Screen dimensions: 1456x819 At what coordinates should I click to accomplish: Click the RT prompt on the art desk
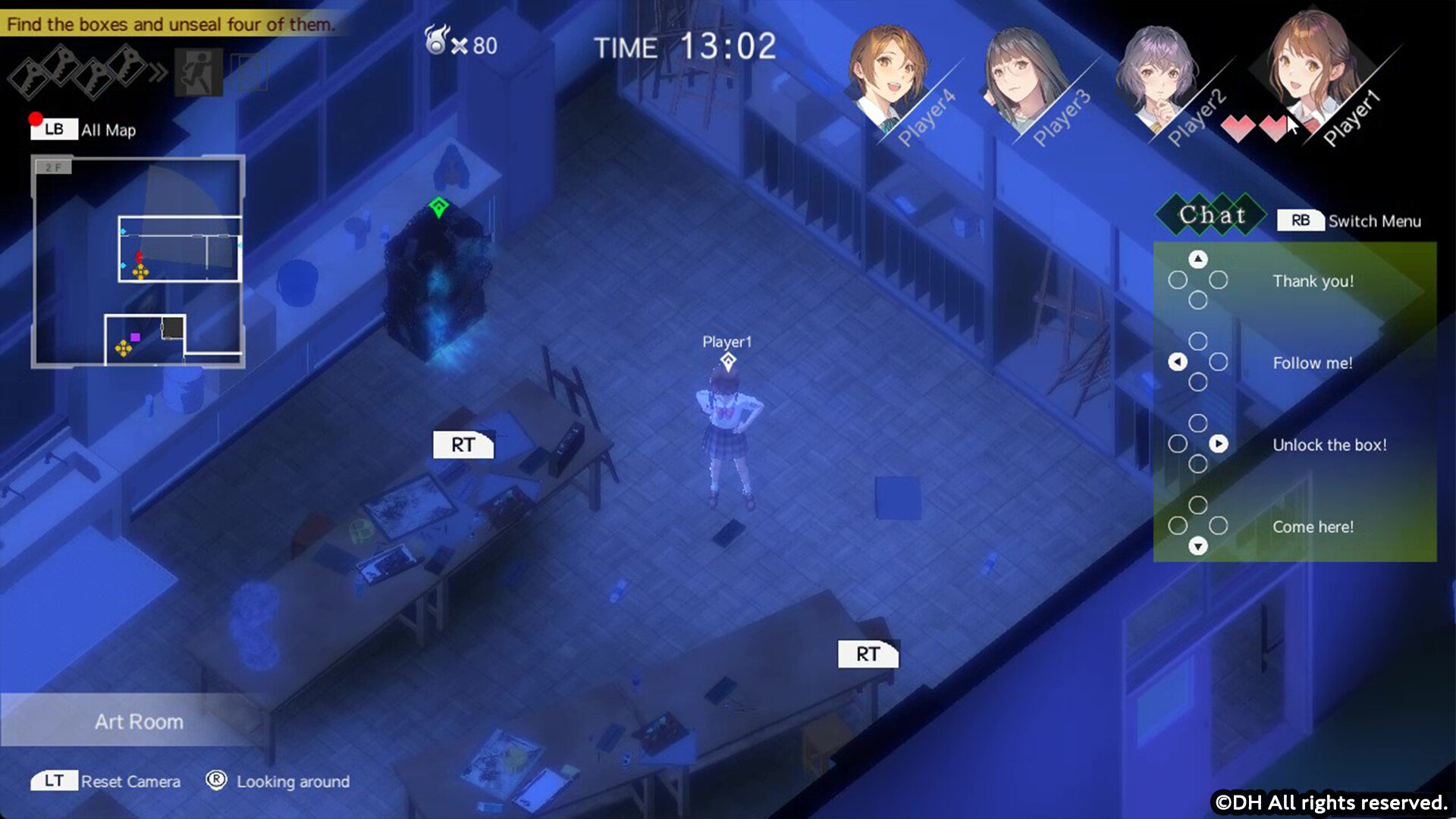click(x=463, y=445)
